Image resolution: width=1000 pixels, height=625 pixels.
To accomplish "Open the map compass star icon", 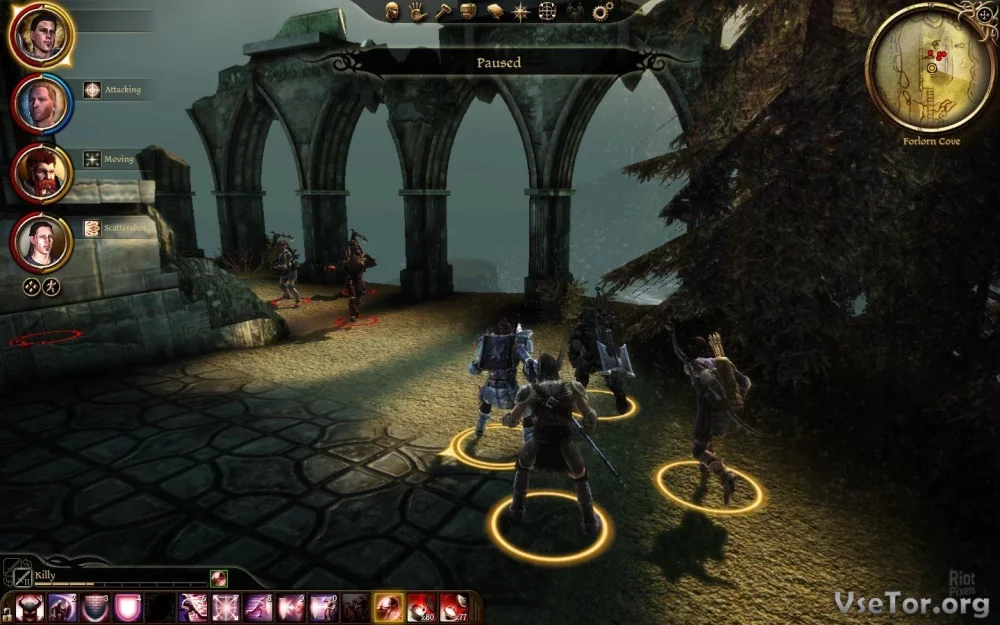I will coord(520,12).
